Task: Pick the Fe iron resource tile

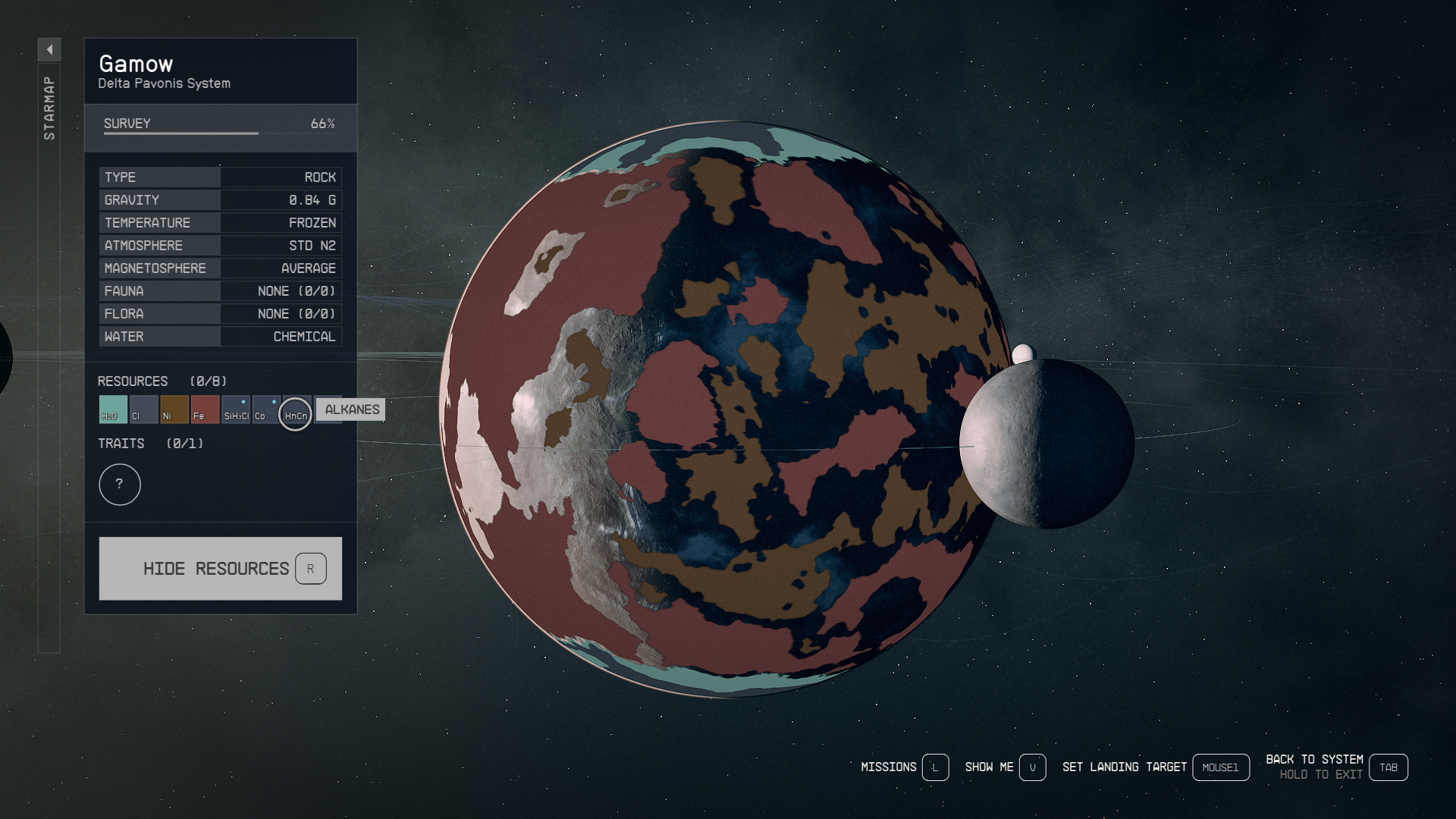Action: point(205,409)
